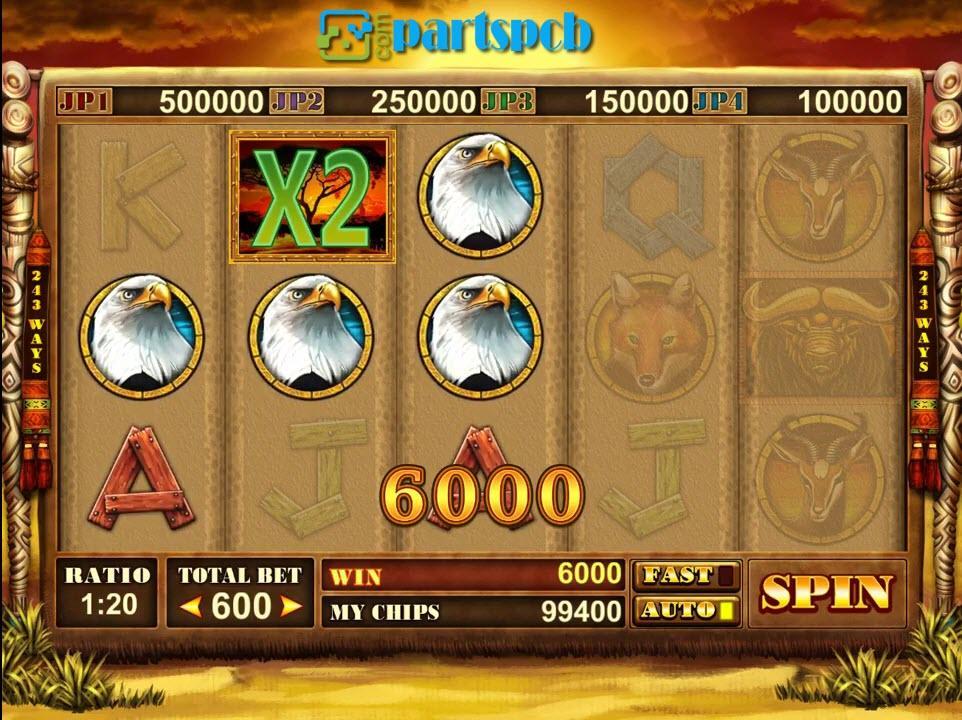Screen dimensions: 962x720
Task: Toggle the FAST spin mode
Action: click(686, 576)
